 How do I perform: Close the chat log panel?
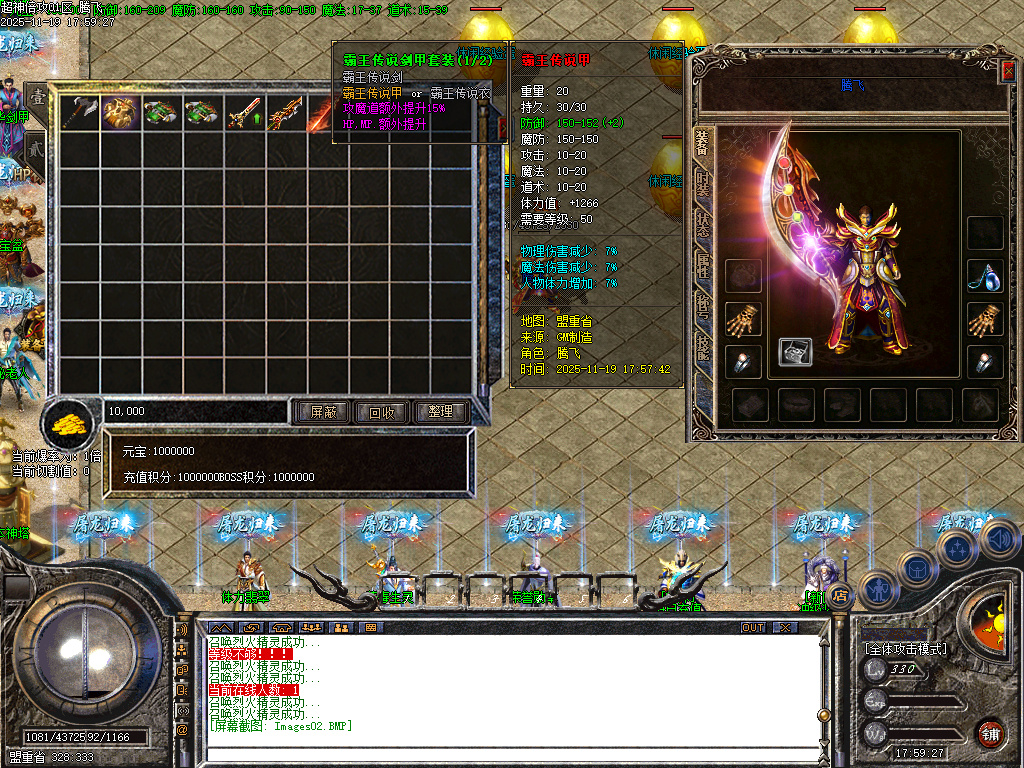[x=785, y=627]
